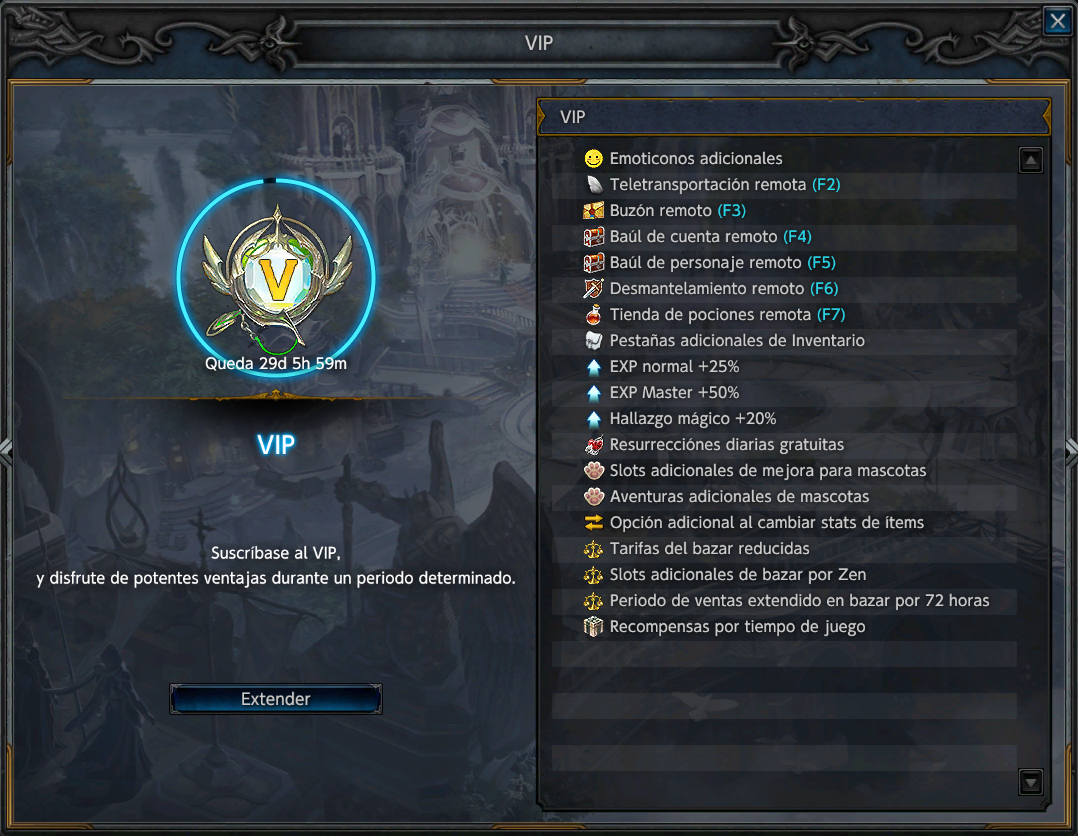This screenshot has width=1078, height=836.
Task: Click Recompensas por tiempo de juego
Action: pos(737,626)
